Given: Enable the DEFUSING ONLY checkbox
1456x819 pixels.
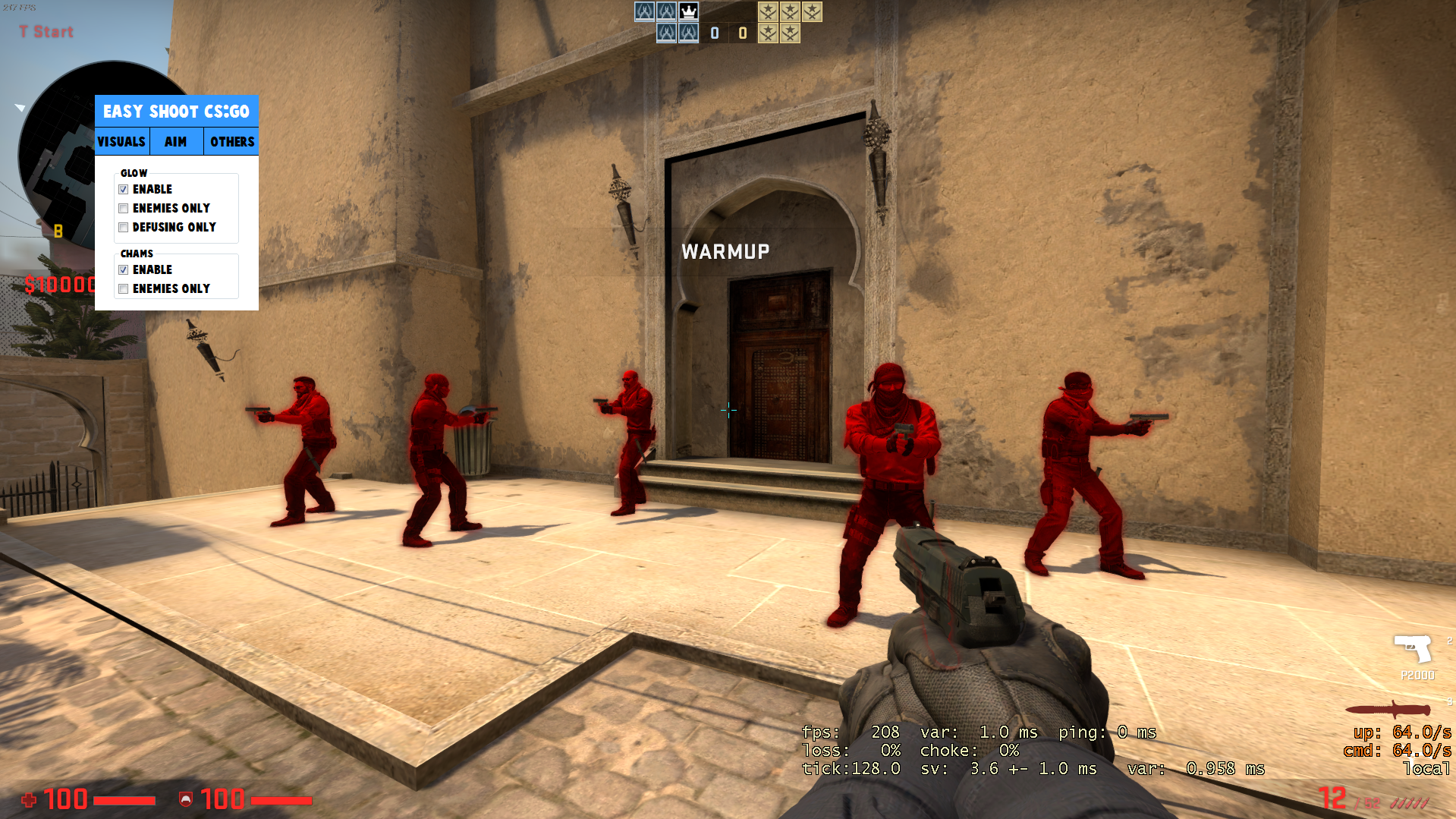Looking at the screenshot, I should click(x=124, y=228).
